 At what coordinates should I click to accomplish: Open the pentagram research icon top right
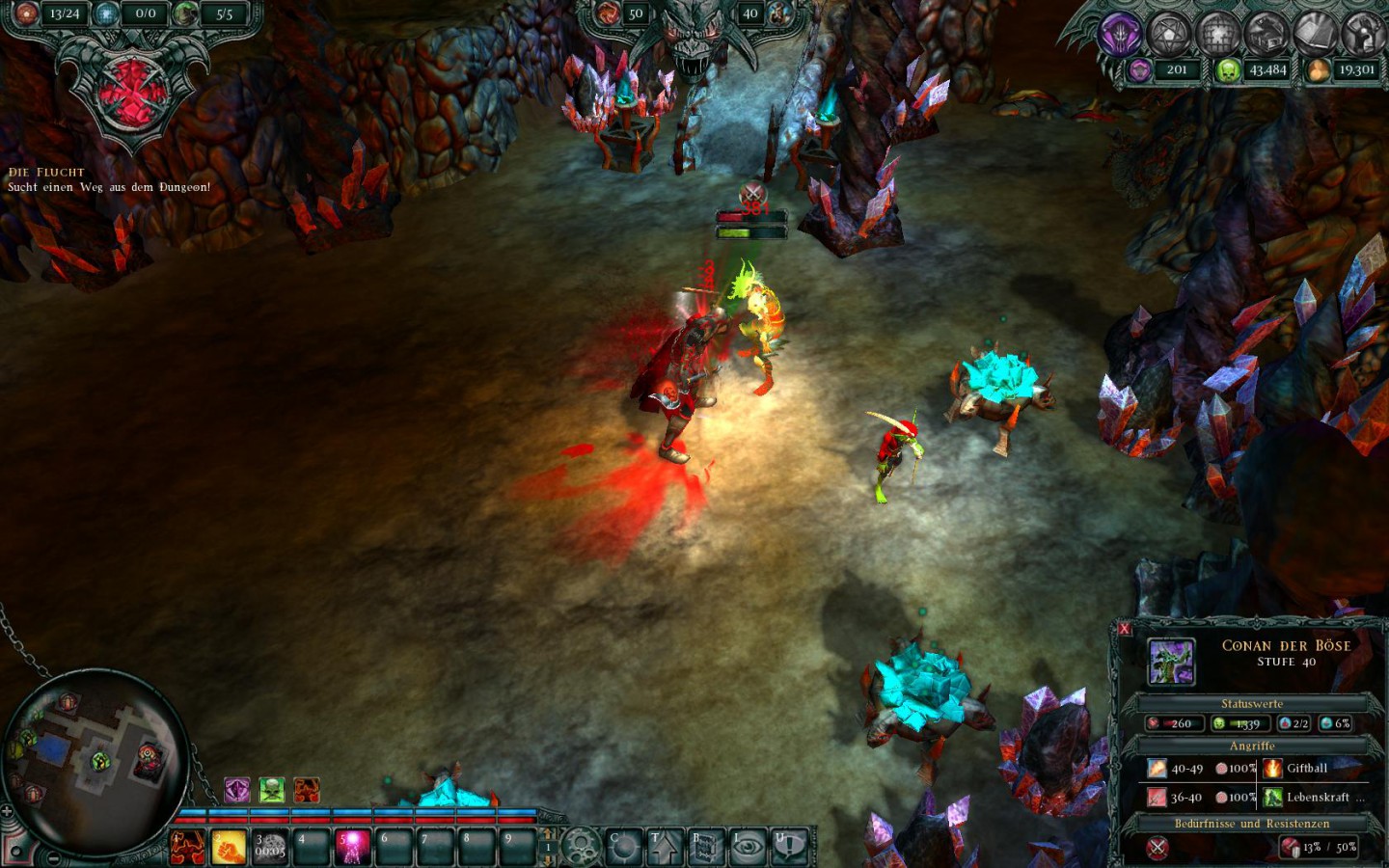[x=1167, y=34]
